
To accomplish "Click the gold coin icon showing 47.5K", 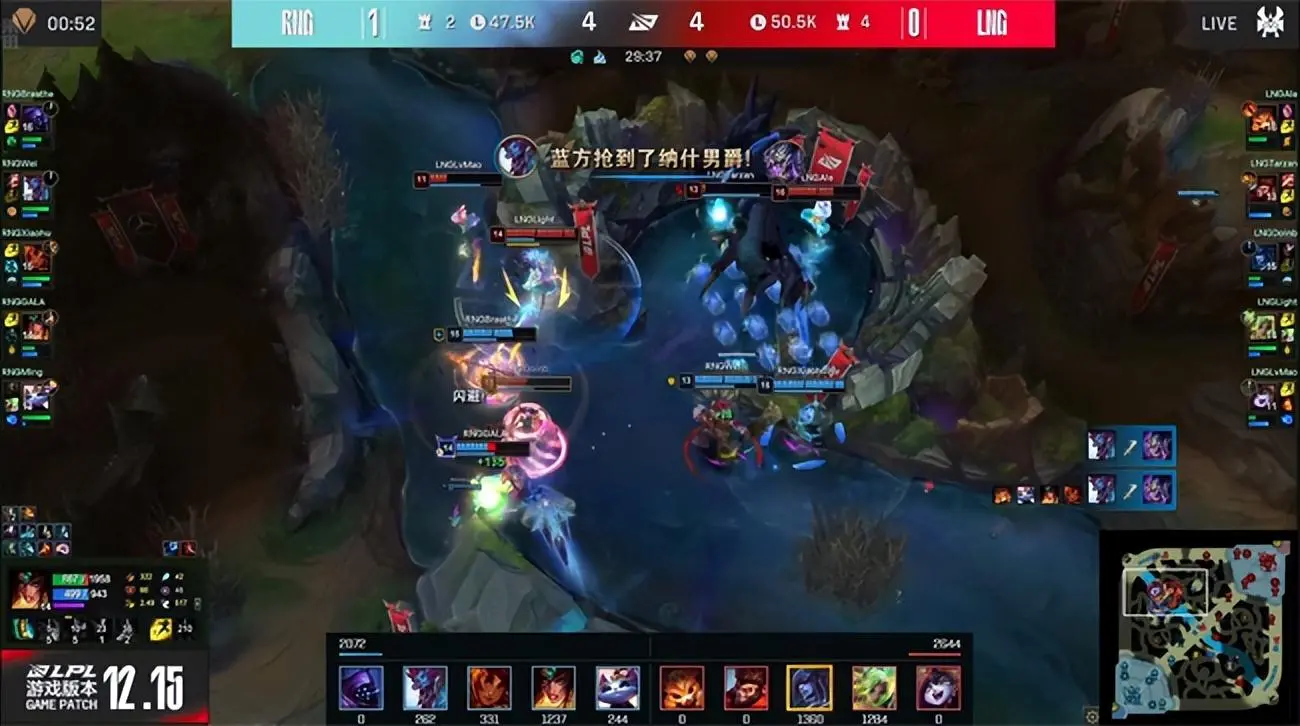I will [x=480, y=21].
